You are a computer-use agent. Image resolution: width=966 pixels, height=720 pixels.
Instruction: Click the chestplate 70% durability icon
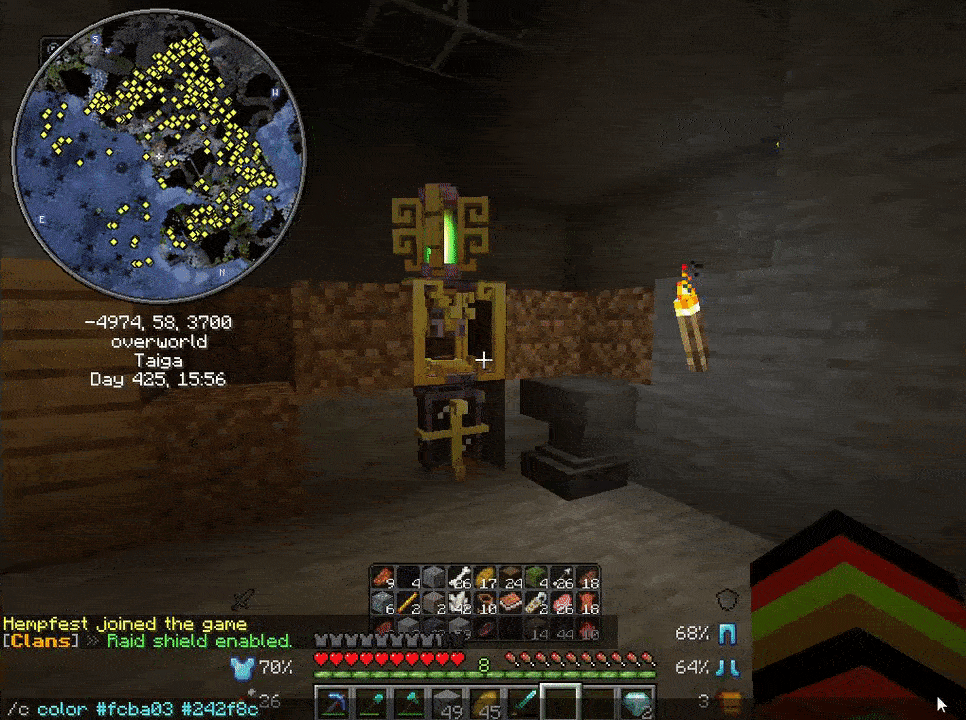(x=242, y=667)
